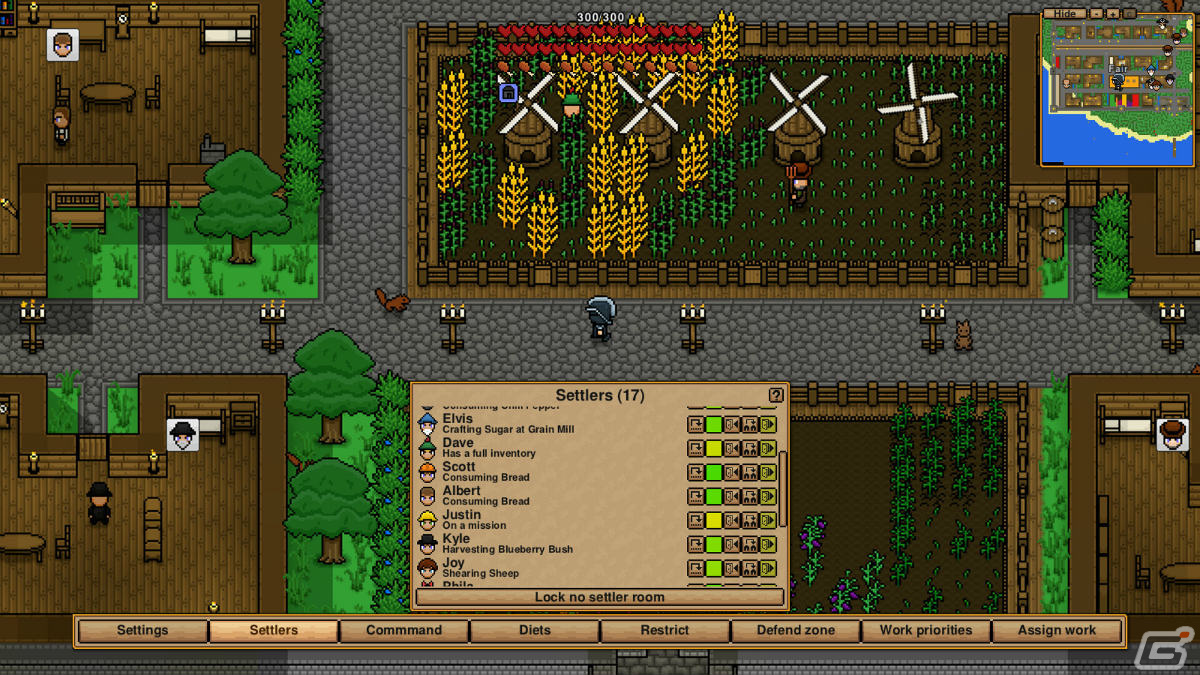Open the Diets tab
The height and width of the screenshot is (675, 1200).
click(x=535, y=631)
